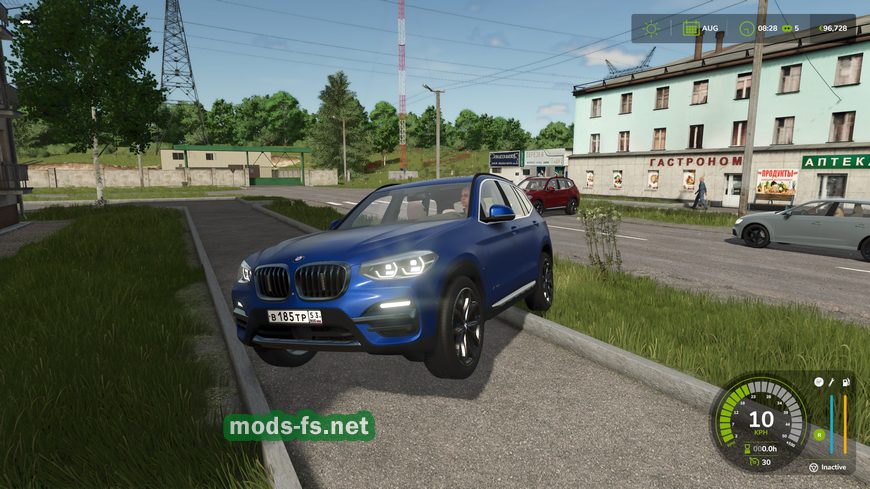Open the mods-fs.net watermark link
The image size is (870, 489).
pos(298,426)
